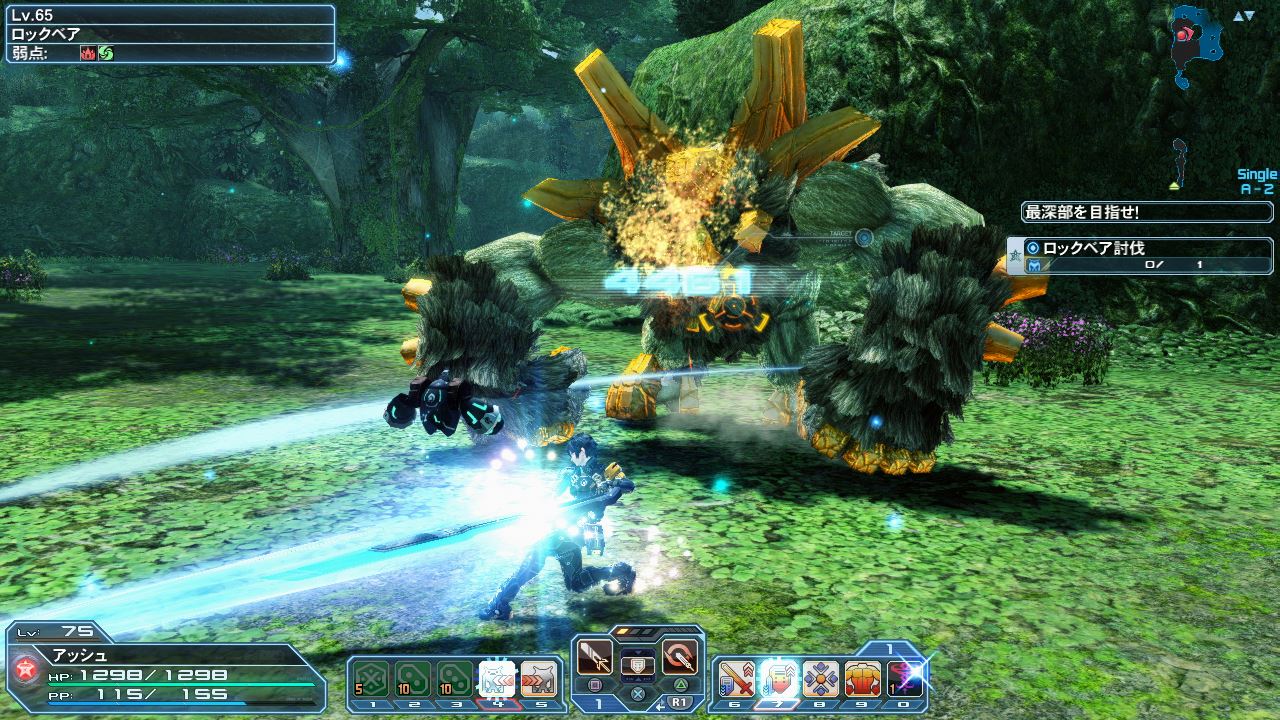Image resolution: width=1280 pixels, height=720 pixels.
Task: Use the green item in slot 3
Action: click(455, 679)
